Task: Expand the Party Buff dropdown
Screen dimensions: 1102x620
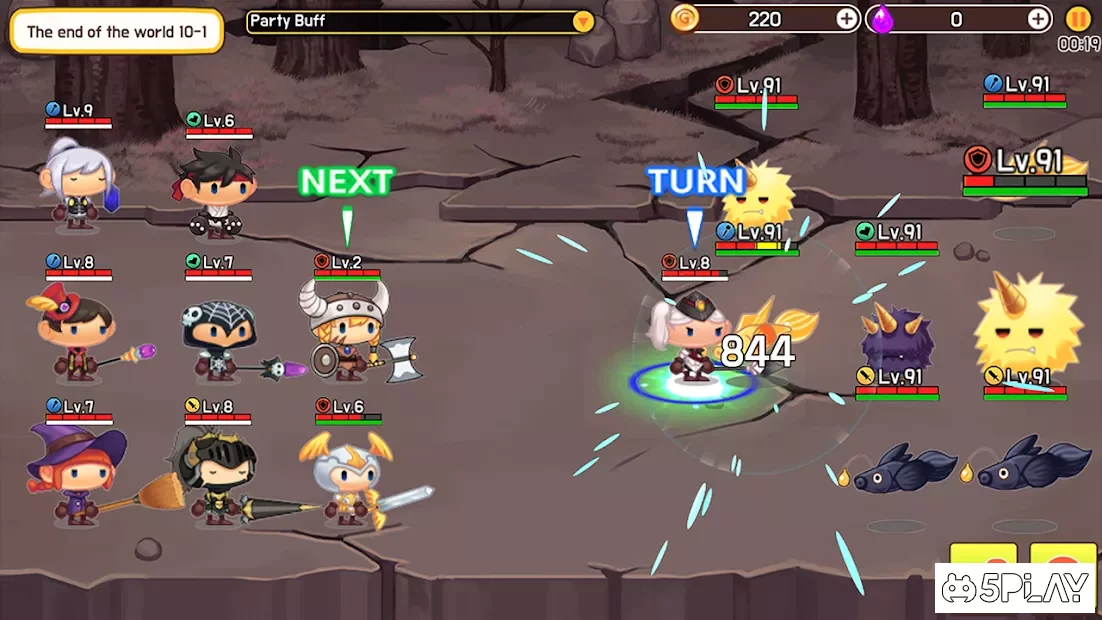Action: pyautogui.click(x=583, y=21)
